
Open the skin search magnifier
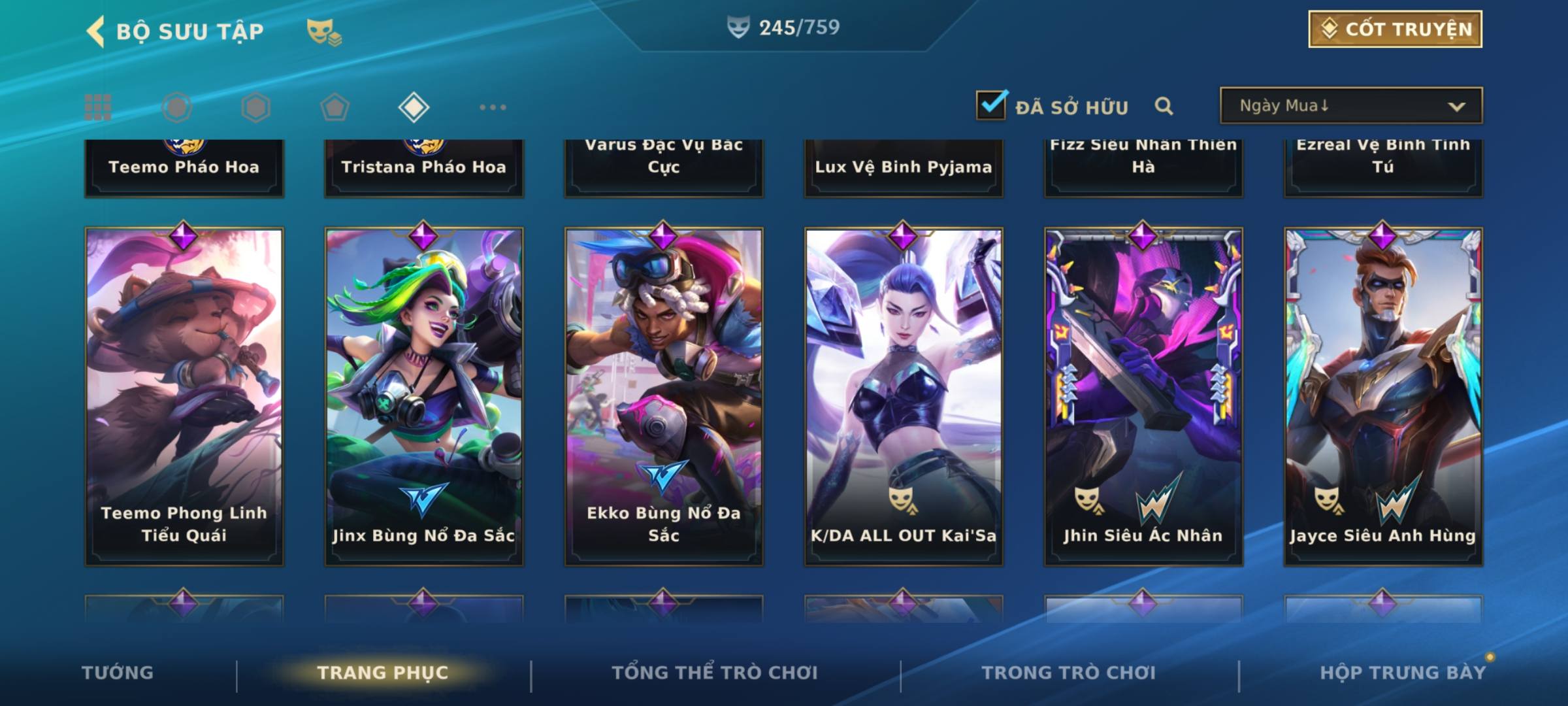point(1164,106)
